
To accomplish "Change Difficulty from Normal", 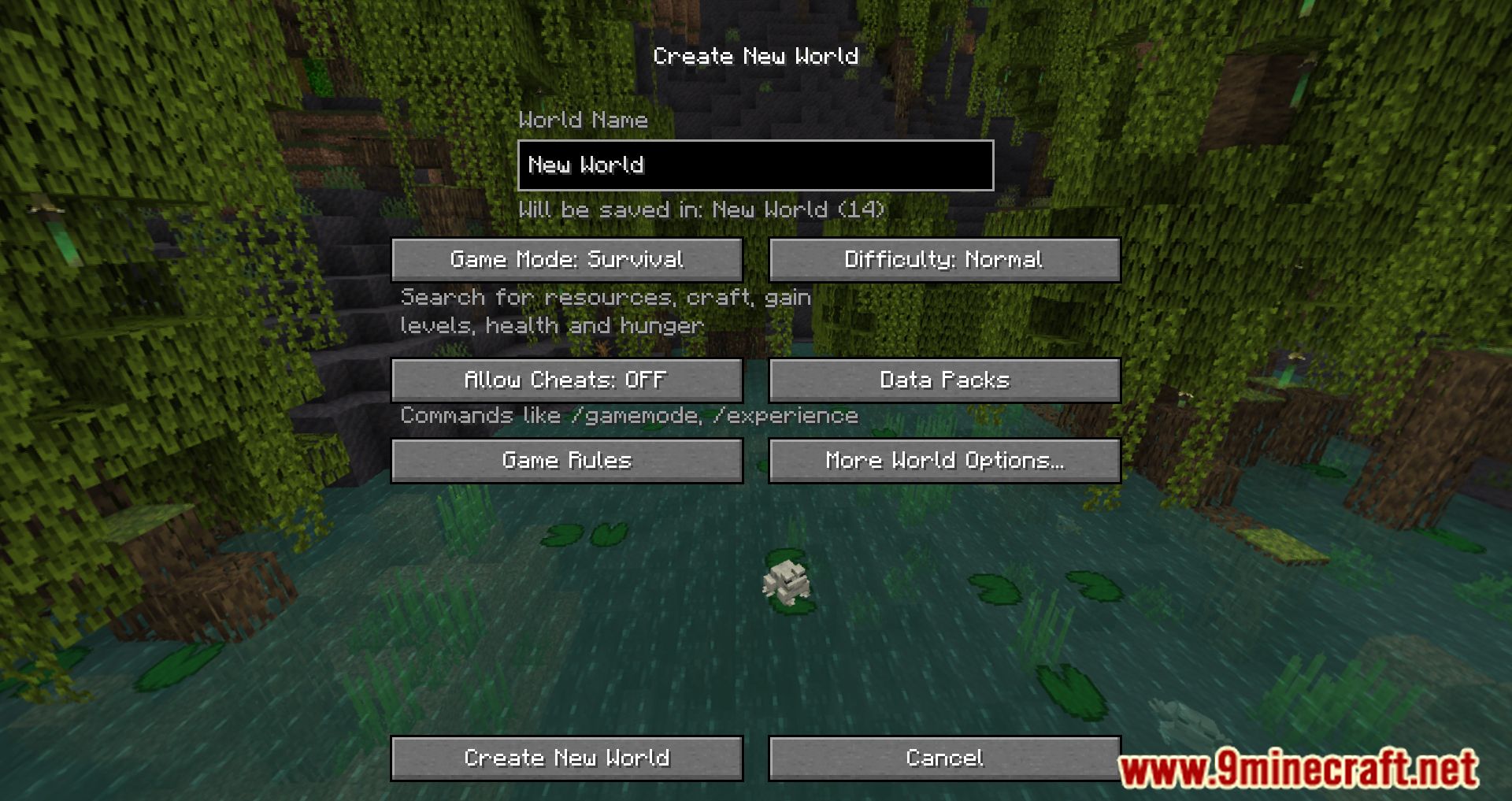I will [944, 259].
